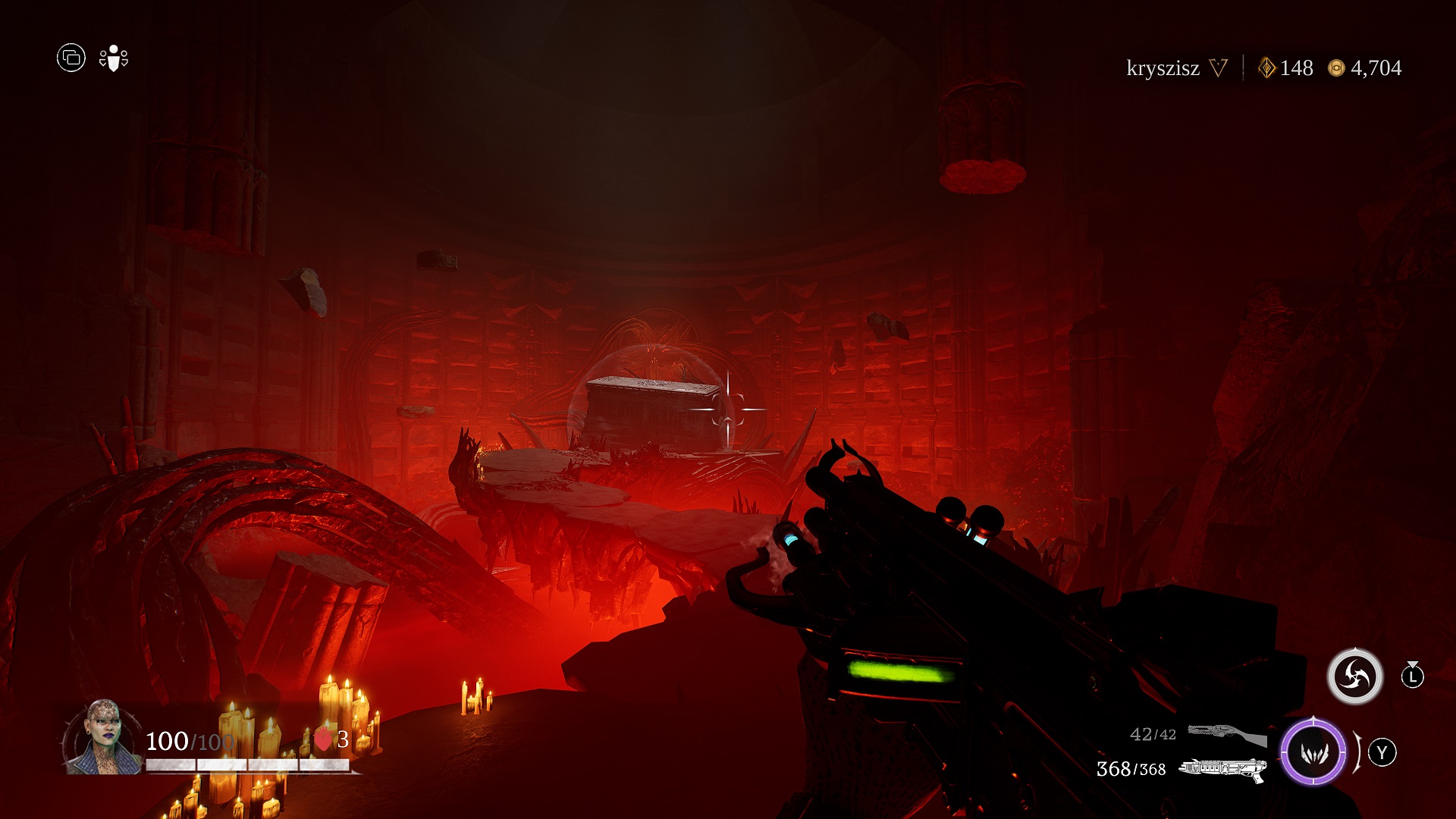This screenshot has height=819, width=1456.
Task: Activate the white swirl ability icon
Action: 1355,676
